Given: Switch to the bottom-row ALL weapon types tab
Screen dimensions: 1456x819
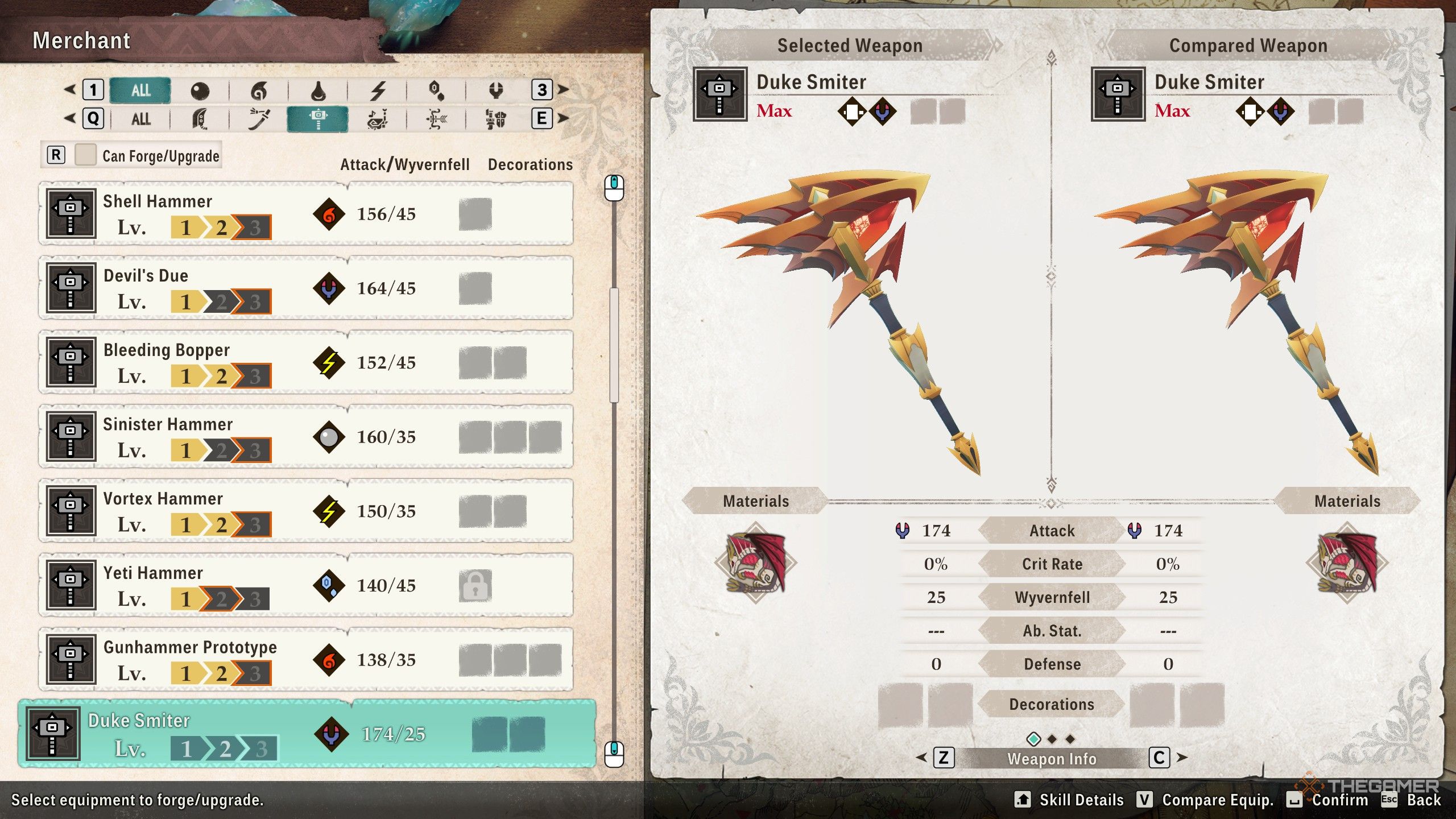Looking at the screenshot, I should tap(140, 119).
